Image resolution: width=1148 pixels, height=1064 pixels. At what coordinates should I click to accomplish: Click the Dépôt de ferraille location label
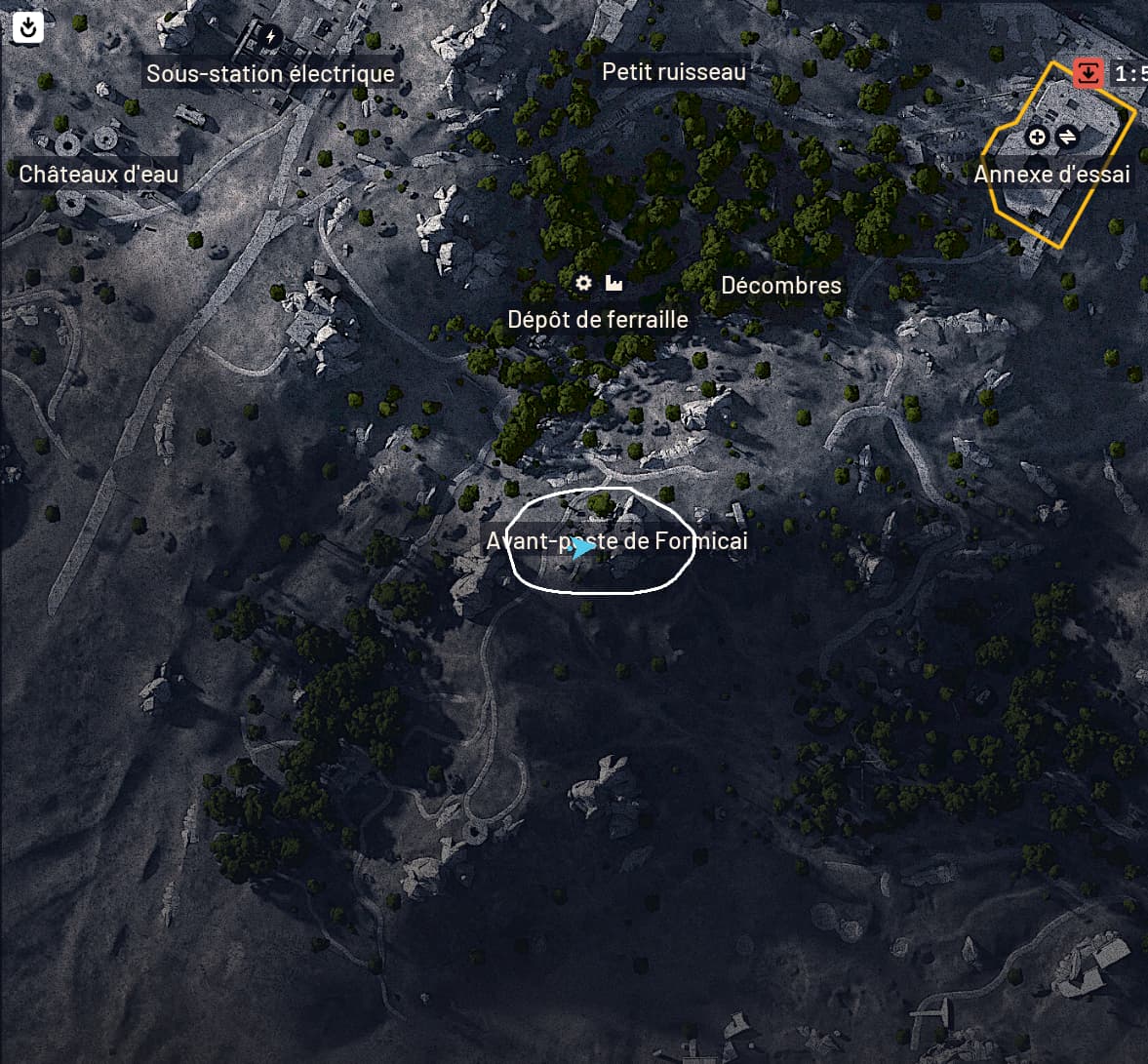click(x=598, y=320)
